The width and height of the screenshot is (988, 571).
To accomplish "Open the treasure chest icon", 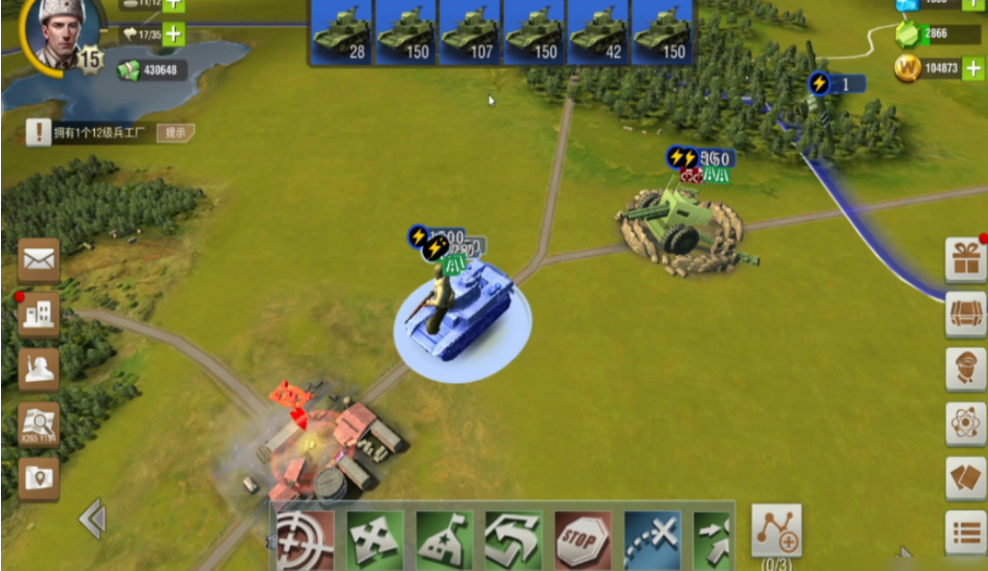I will tap(966, 315).
